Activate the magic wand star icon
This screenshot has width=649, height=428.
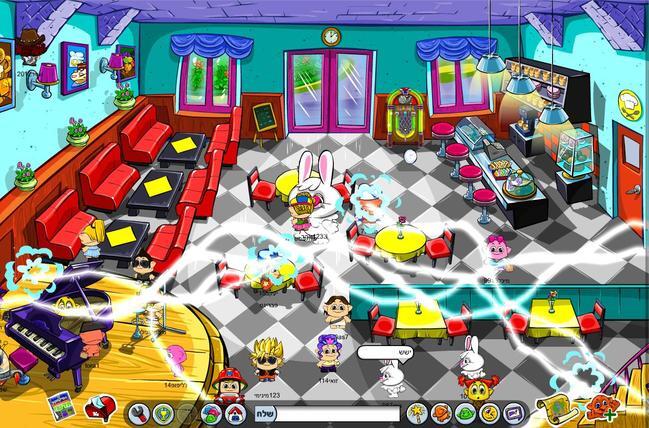click(415, 413)
